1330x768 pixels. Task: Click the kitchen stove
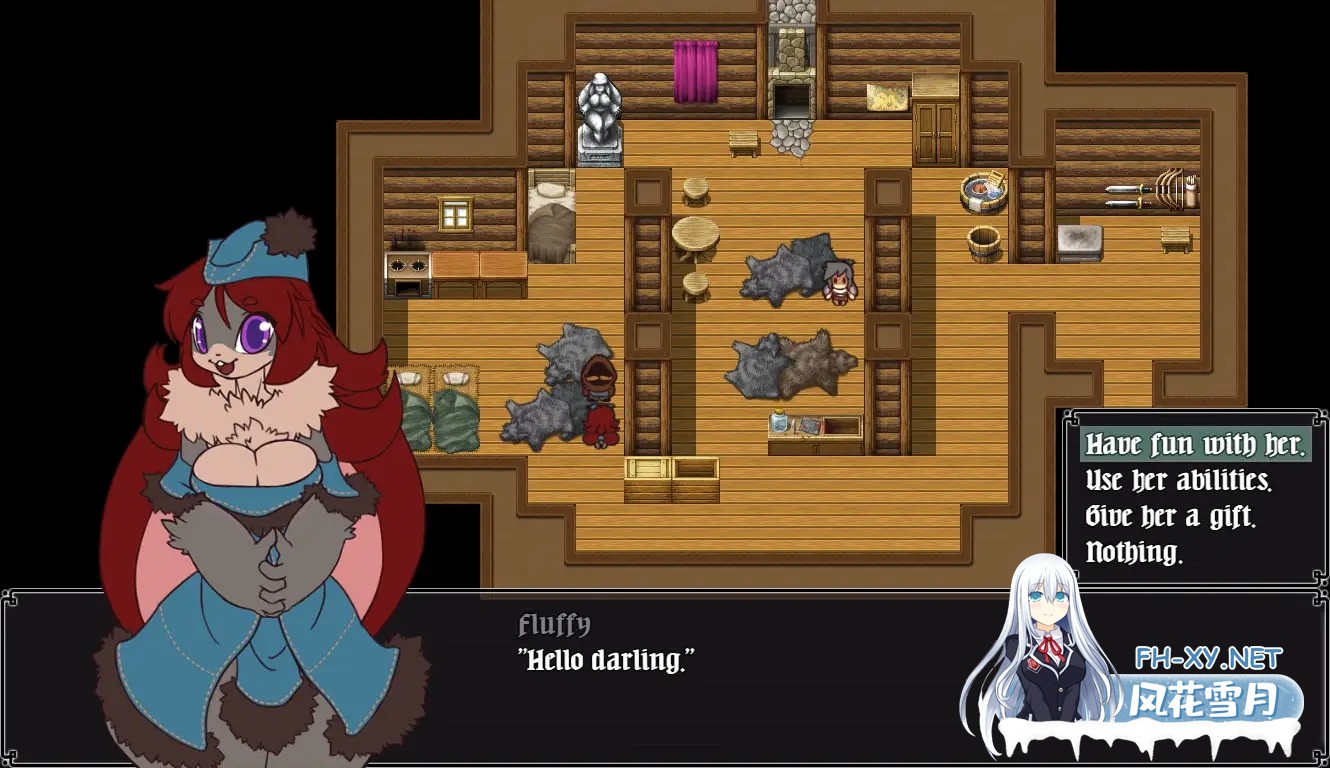tap(407, 268)
